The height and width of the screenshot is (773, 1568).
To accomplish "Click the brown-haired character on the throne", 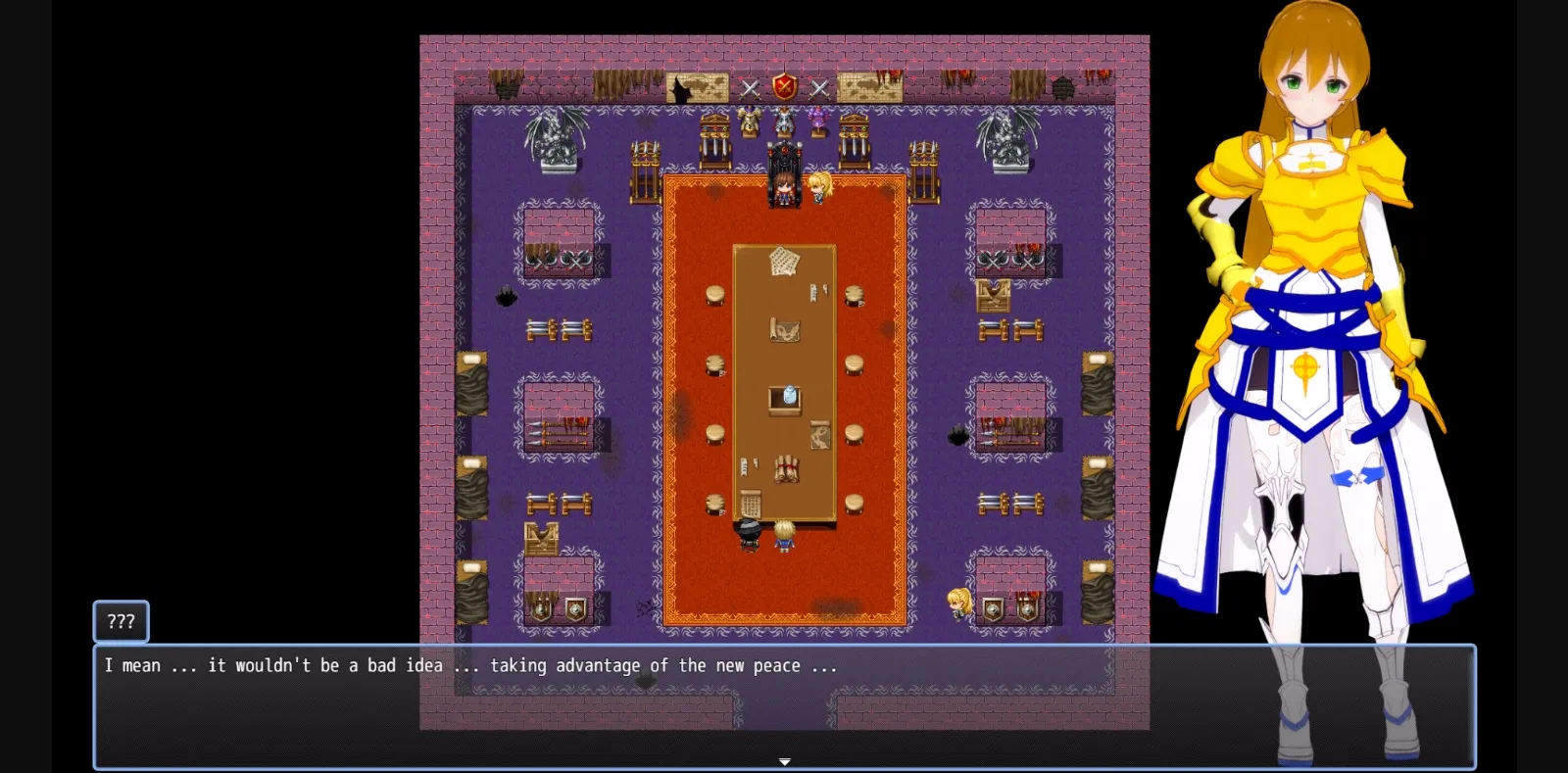I will [x=784, y=186].
